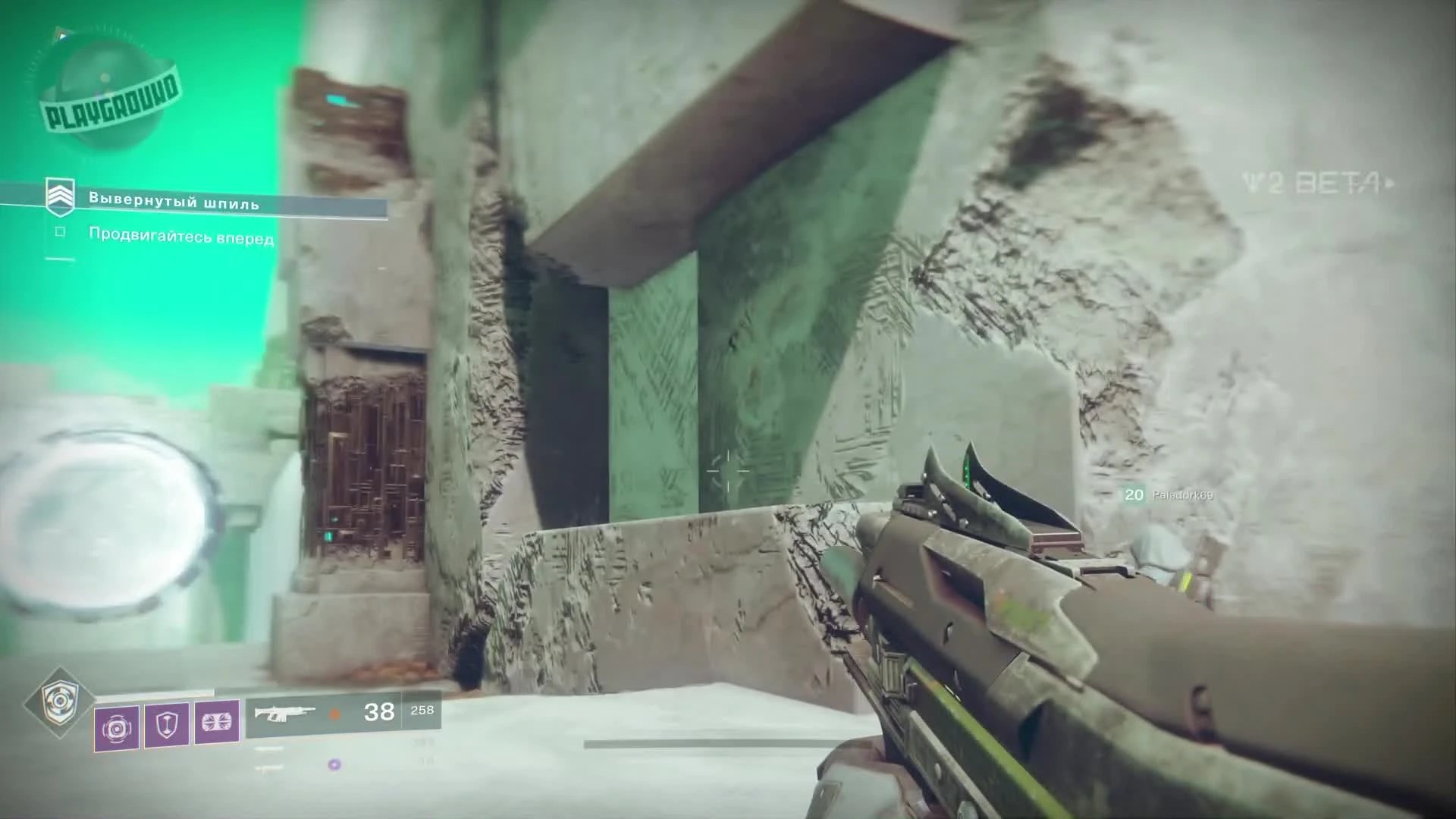Expand the V2 BETA arrow marker
The height and width of the screenshot is (819, 1456).
pos(1393,184)
